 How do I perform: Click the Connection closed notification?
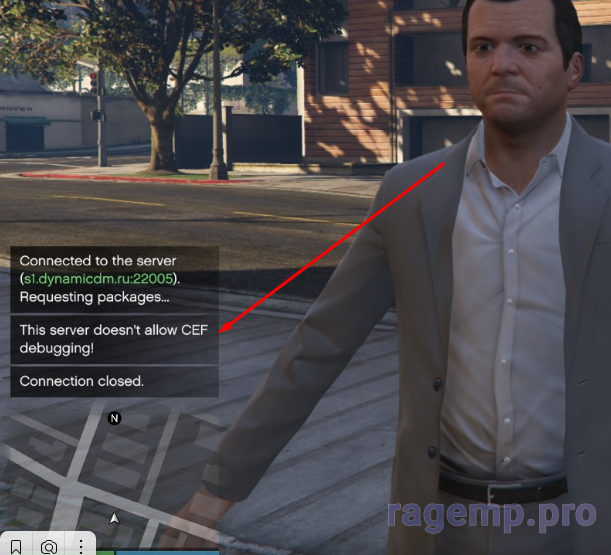point(114,381)
